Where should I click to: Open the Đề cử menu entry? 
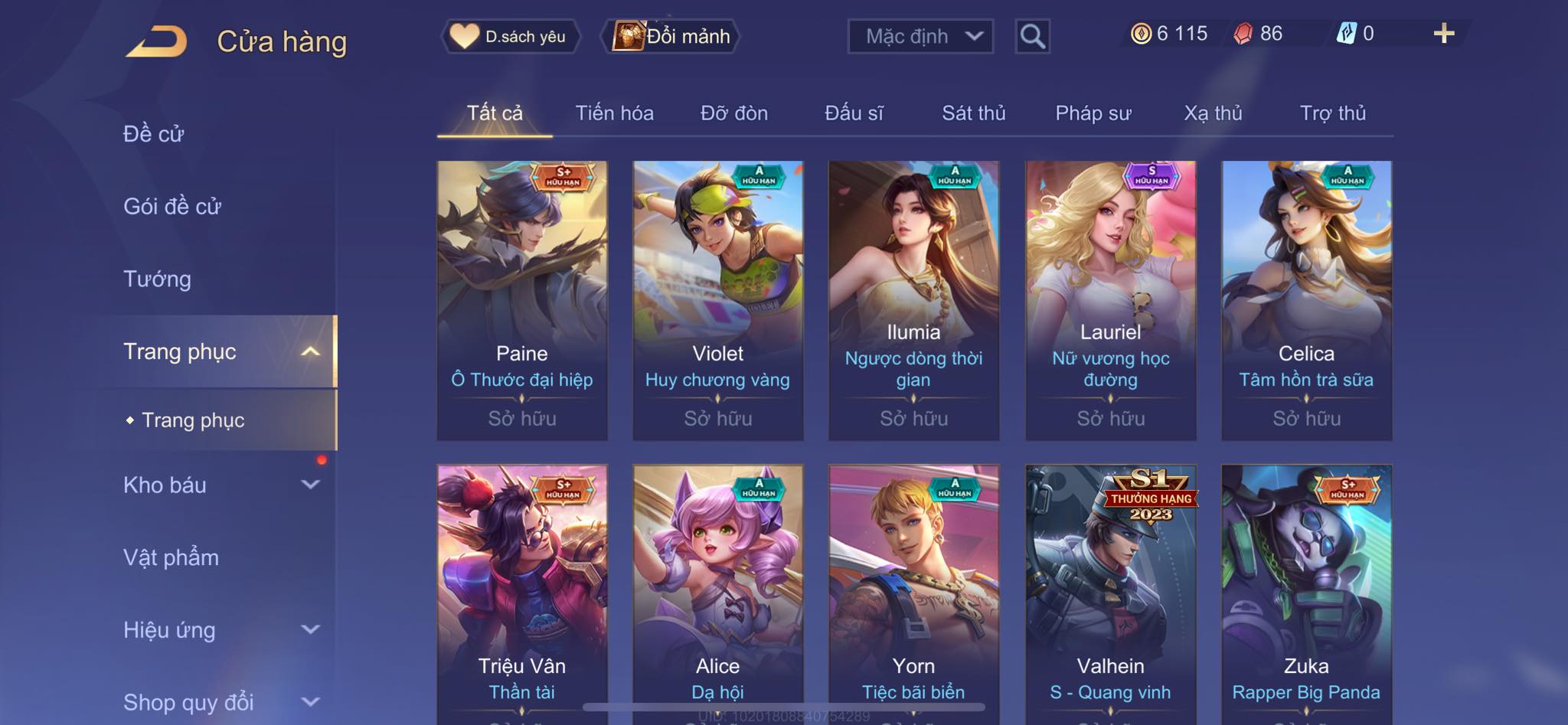pos(153,134)
